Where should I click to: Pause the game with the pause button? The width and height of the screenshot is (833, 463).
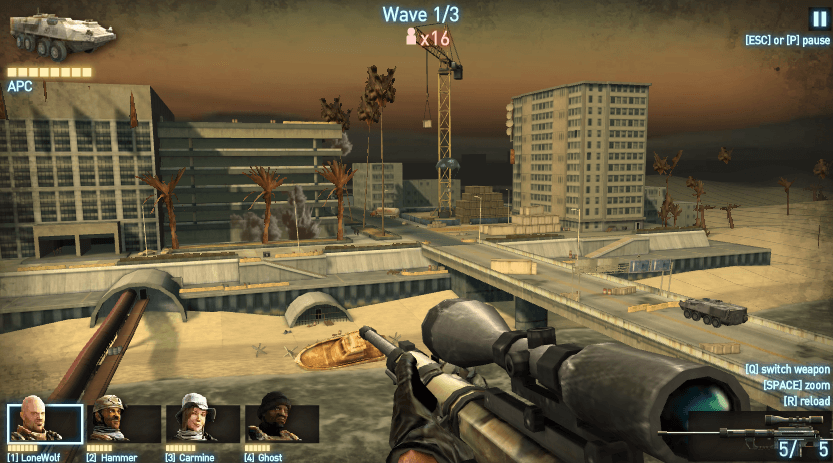tap(819, 17)
